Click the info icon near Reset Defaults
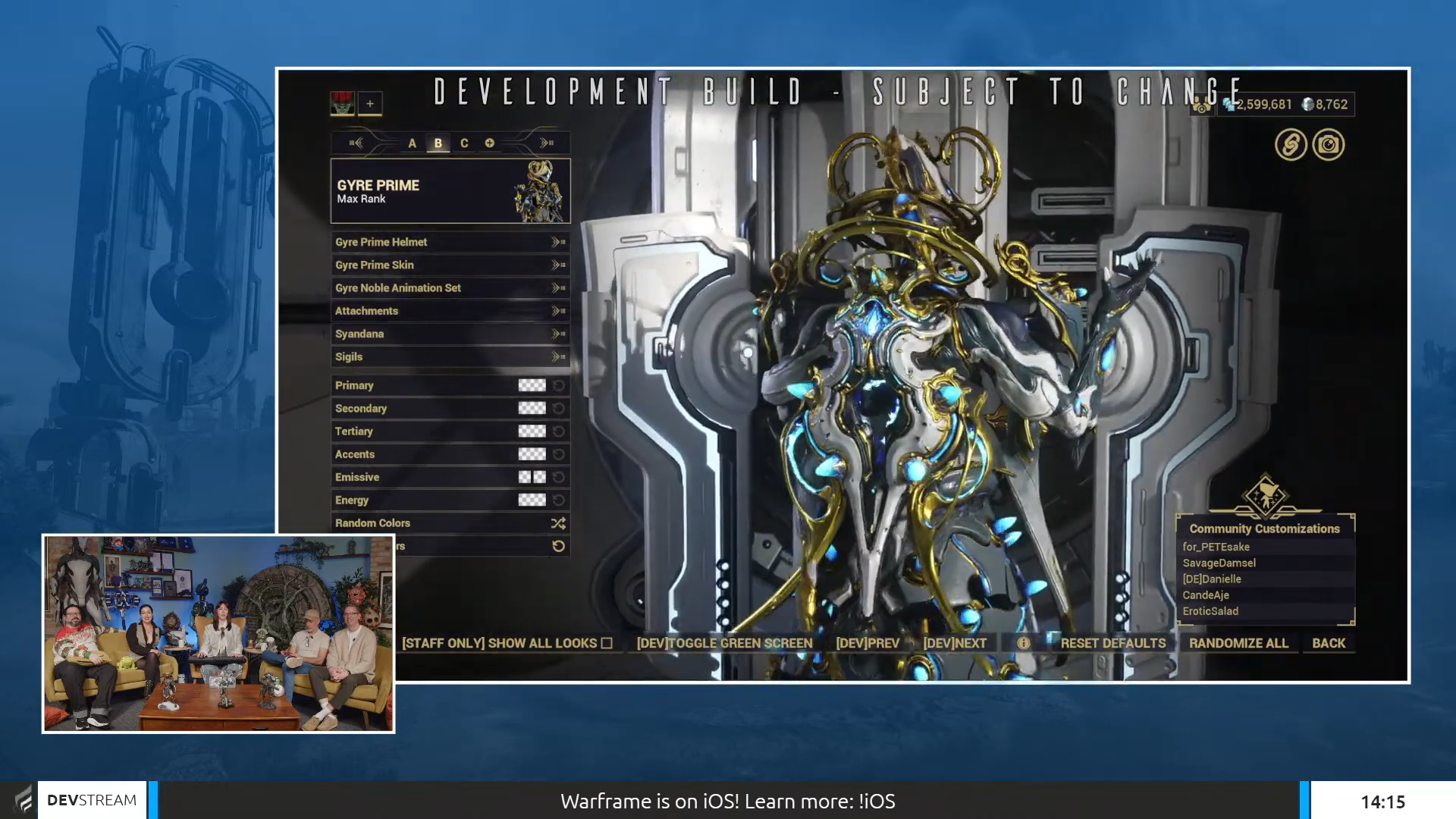This screenshot has height=819, width=1456. pos(1023,643)
